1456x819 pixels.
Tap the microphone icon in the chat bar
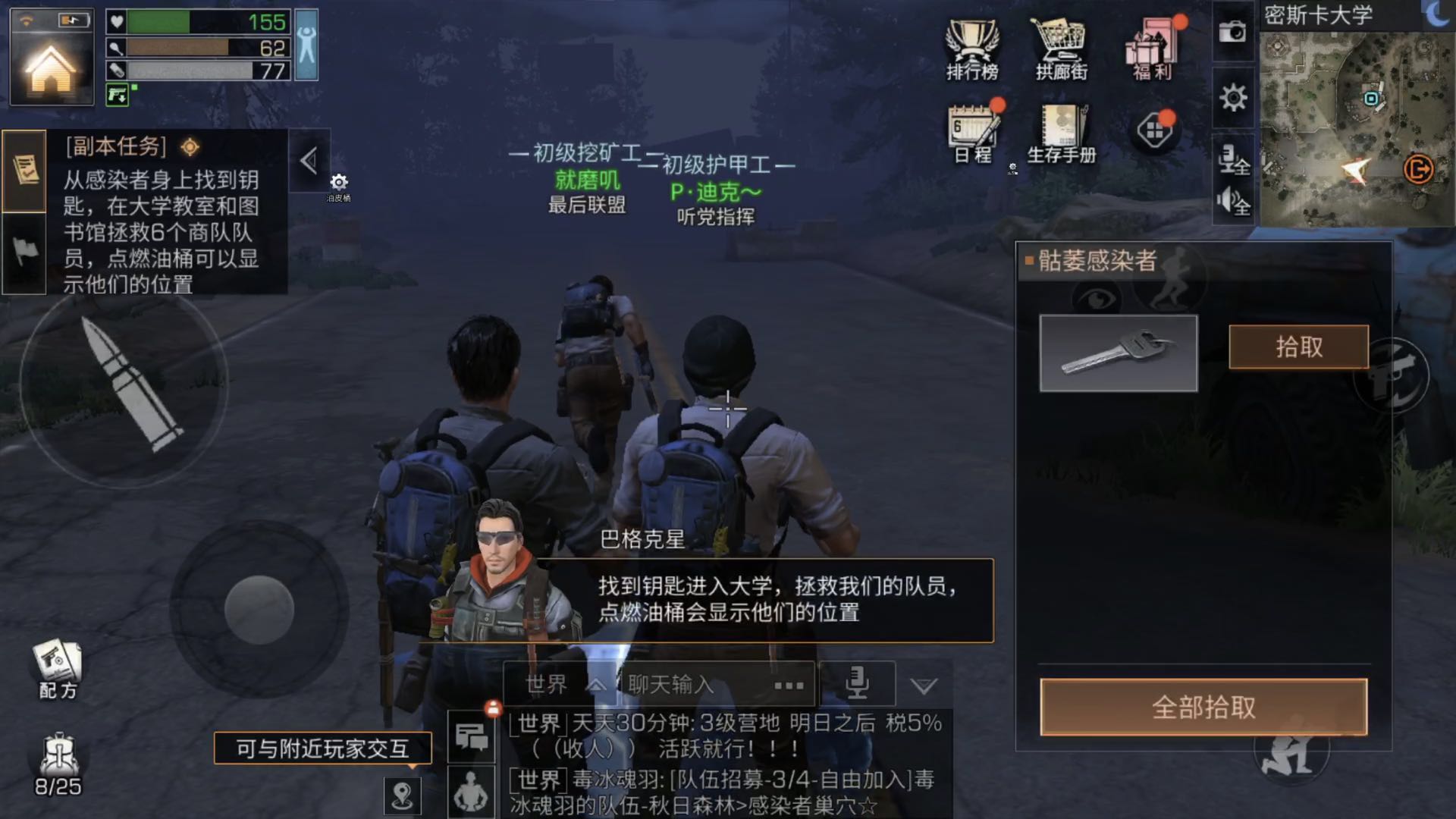pyautogui.click(x=858, y=682)
